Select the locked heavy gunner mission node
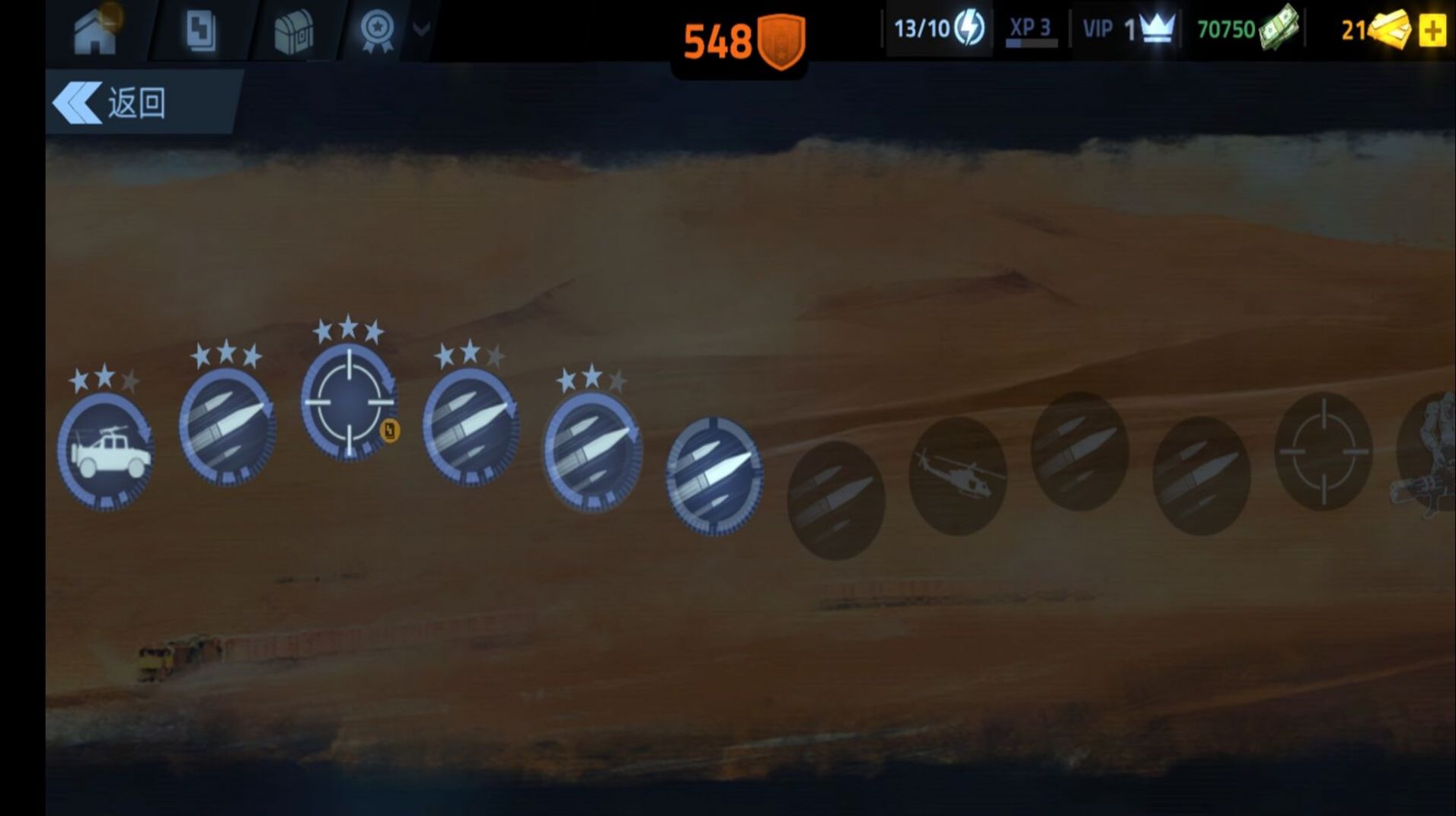 point(1430,457)
